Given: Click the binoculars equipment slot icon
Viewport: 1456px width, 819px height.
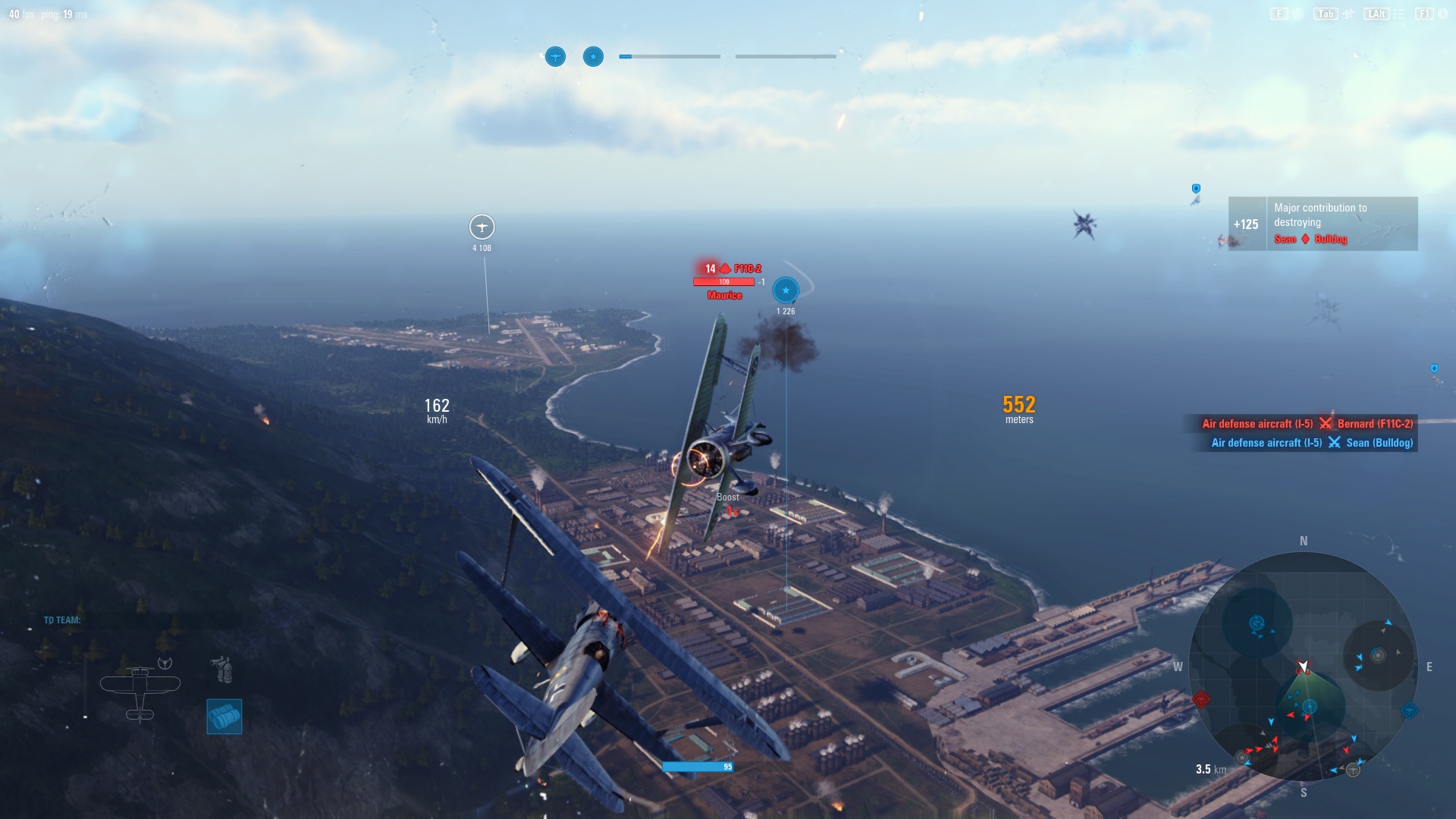Looking at the screenshot, I should click(223, 669).
